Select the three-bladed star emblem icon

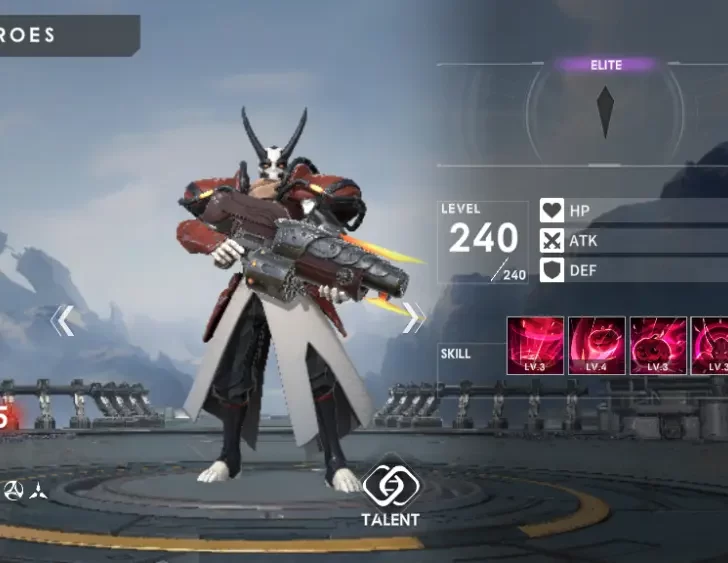pyautogui.click(x=39, y=490)
